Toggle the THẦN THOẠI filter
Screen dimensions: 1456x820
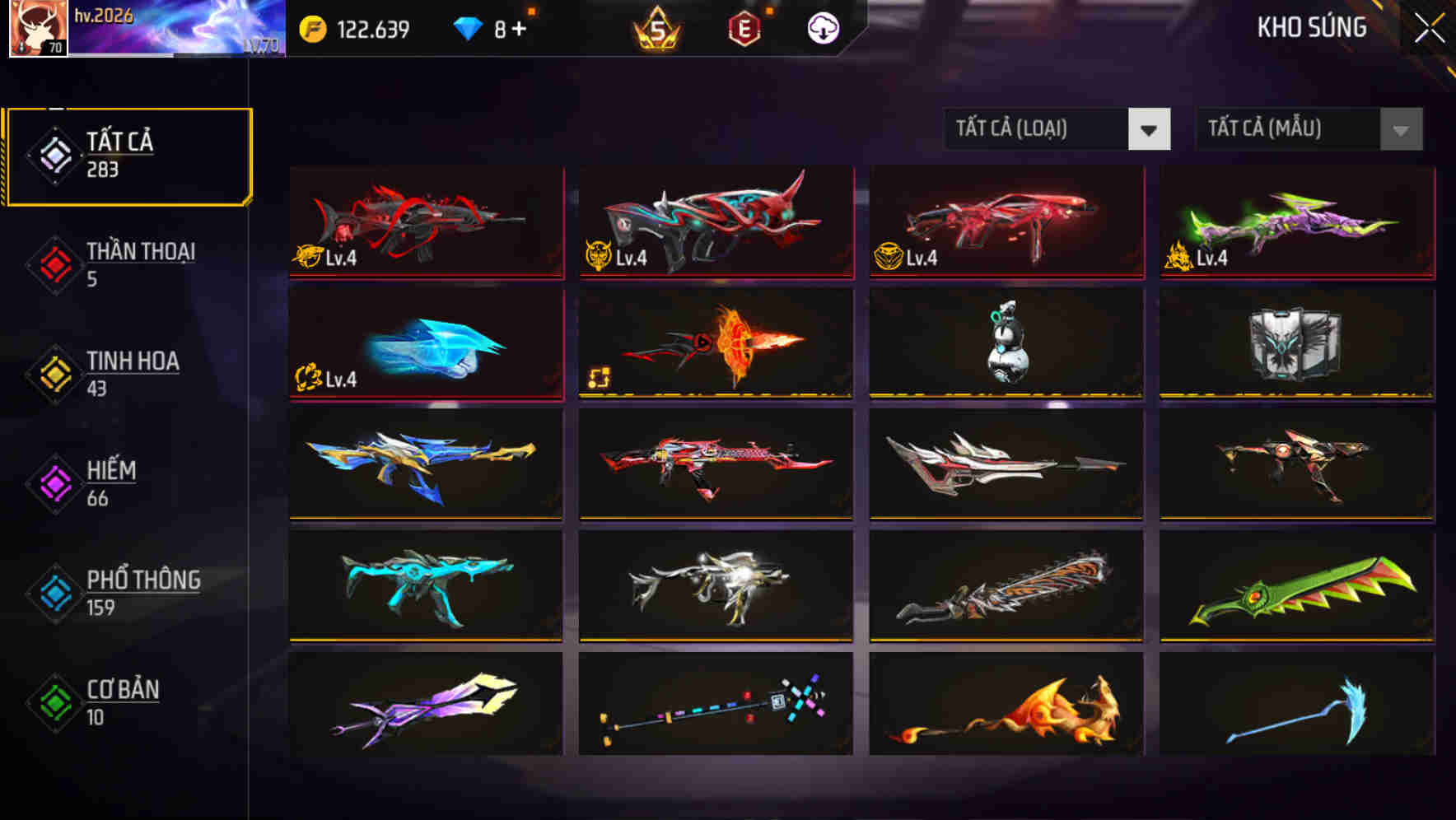coord(140,263)
